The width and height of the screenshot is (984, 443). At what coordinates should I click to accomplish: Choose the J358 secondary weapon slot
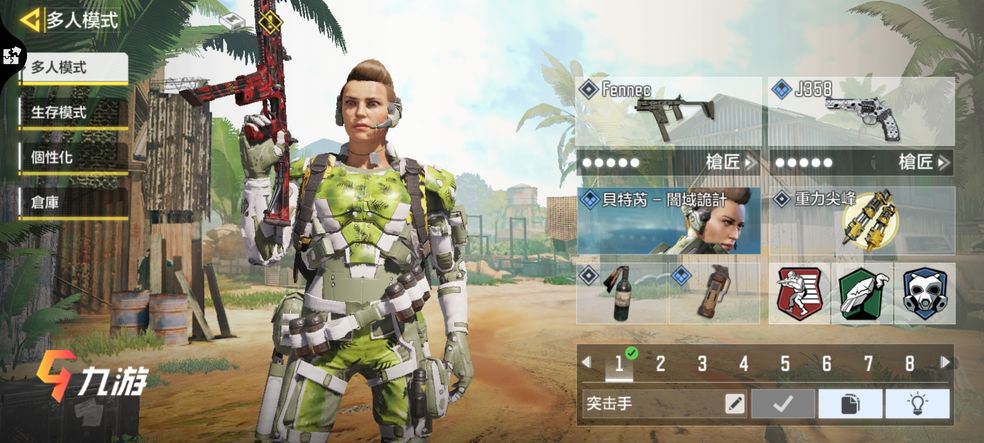(x=860, y=113)
